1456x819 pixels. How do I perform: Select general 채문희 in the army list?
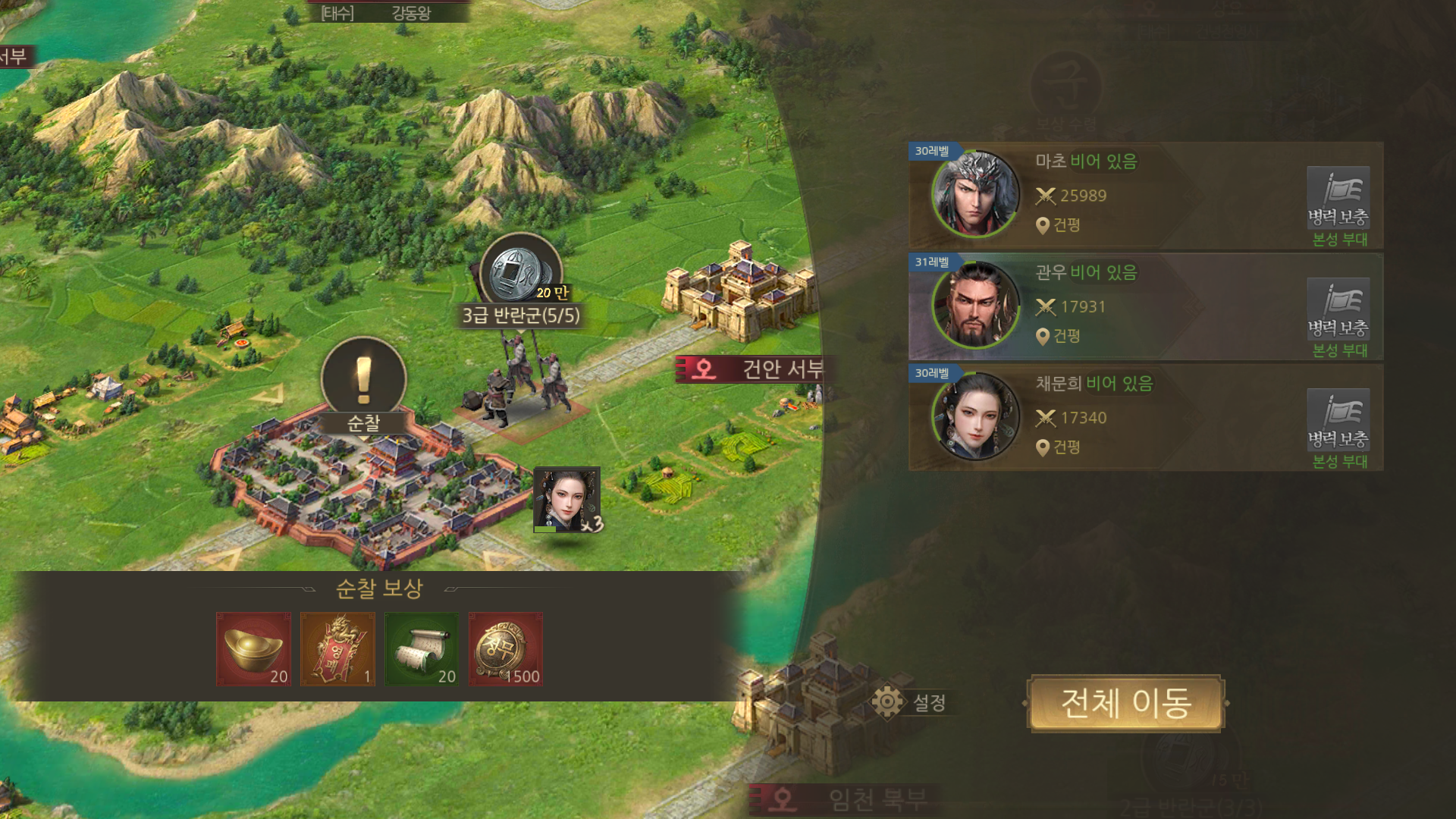977,417
